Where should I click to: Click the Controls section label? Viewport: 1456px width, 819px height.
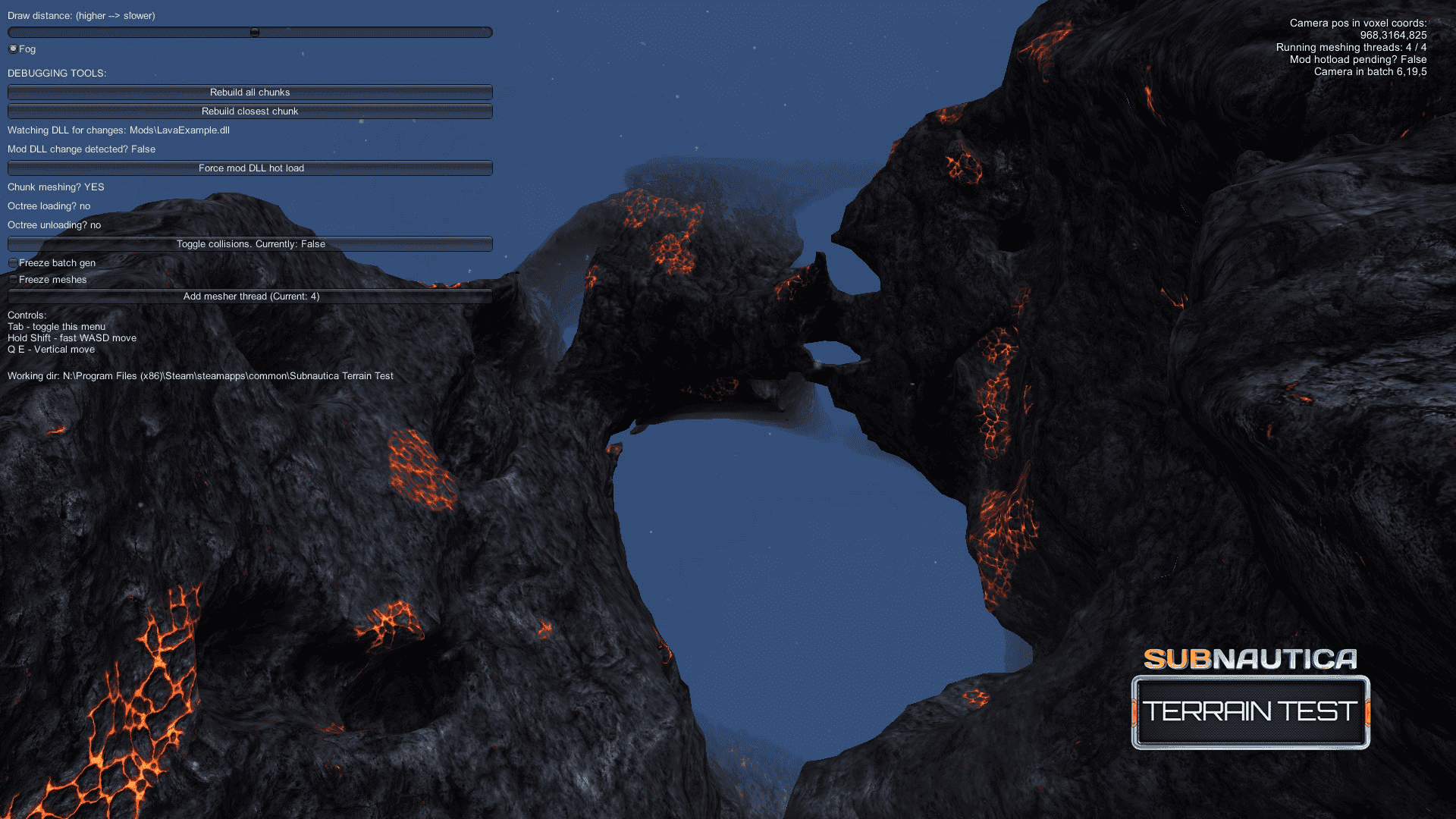25,315
